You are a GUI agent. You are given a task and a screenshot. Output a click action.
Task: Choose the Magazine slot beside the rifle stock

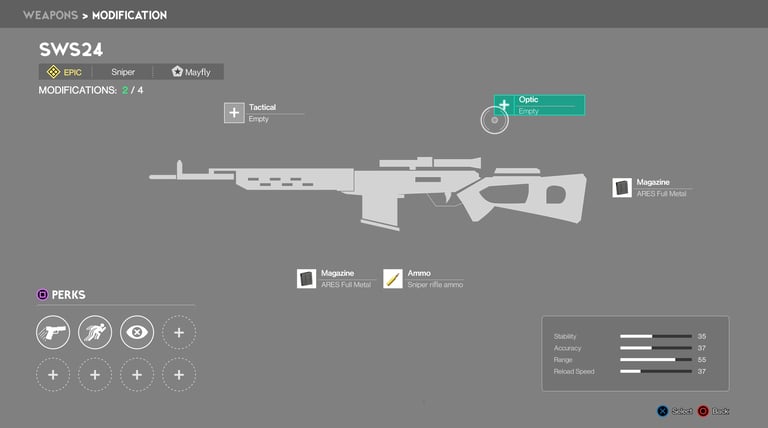click(x=622, y=188)
